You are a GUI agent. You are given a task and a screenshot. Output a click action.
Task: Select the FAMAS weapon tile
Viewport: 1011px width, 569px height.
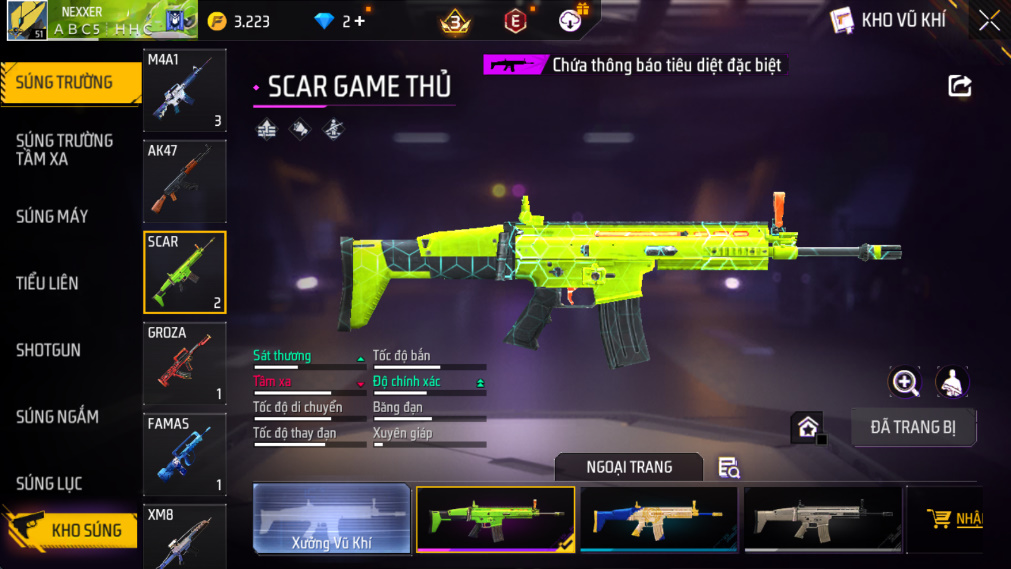tap(185, 454)
